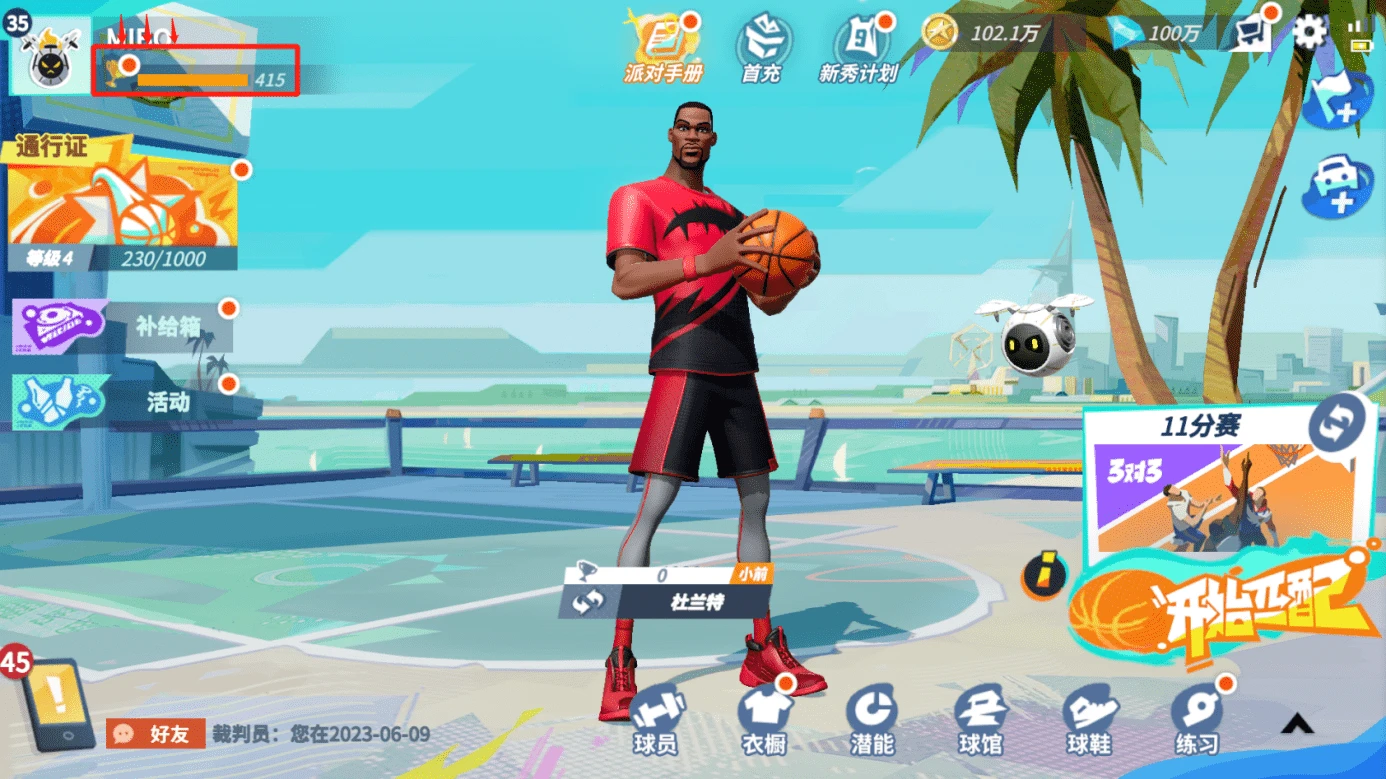Switch character using the 杜兰特 swap button
The width and height of the screenshot is (1386, 779).
[x=589, y=602]
